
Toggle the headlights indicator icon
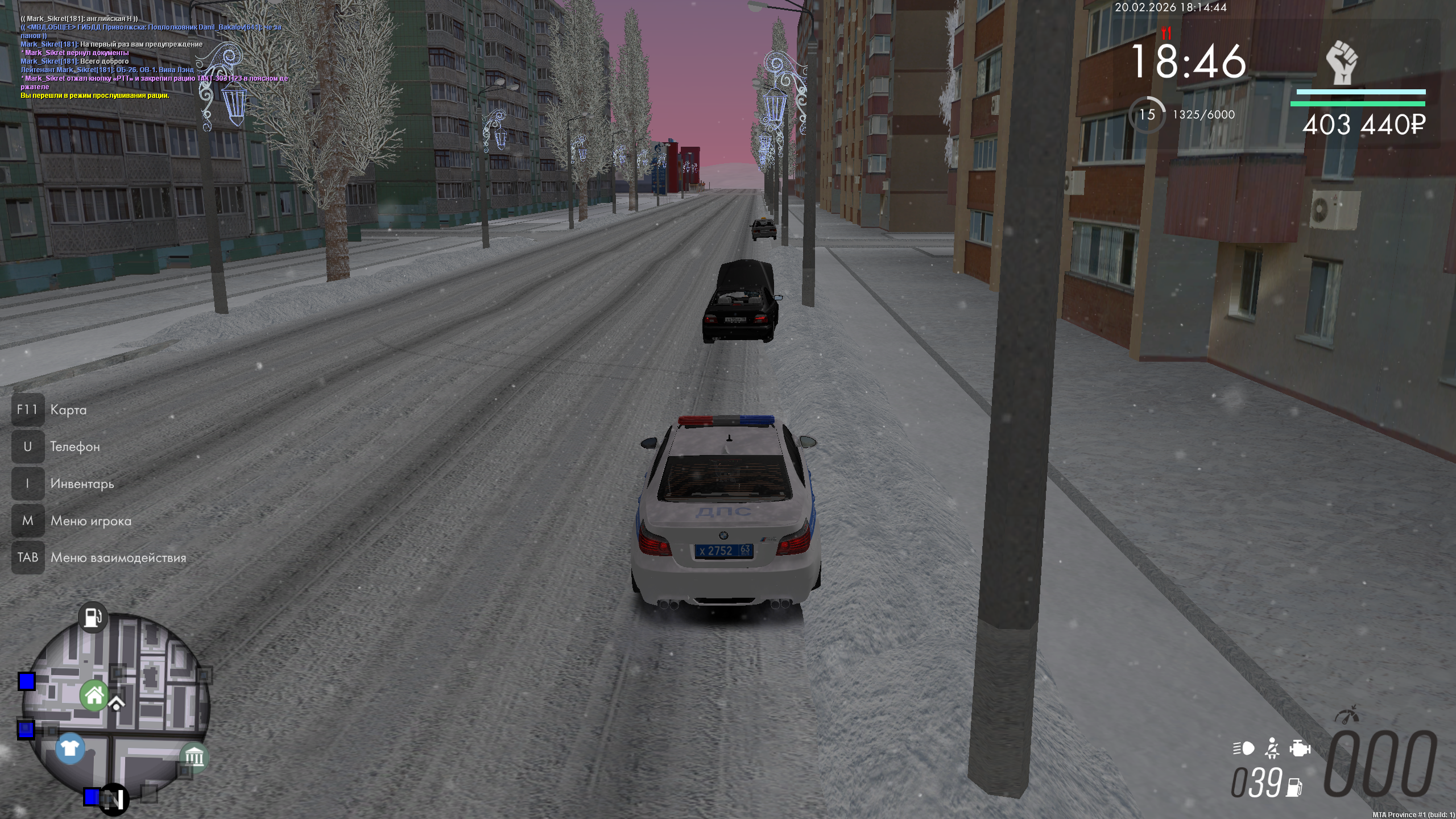[x=1243, y=748]
